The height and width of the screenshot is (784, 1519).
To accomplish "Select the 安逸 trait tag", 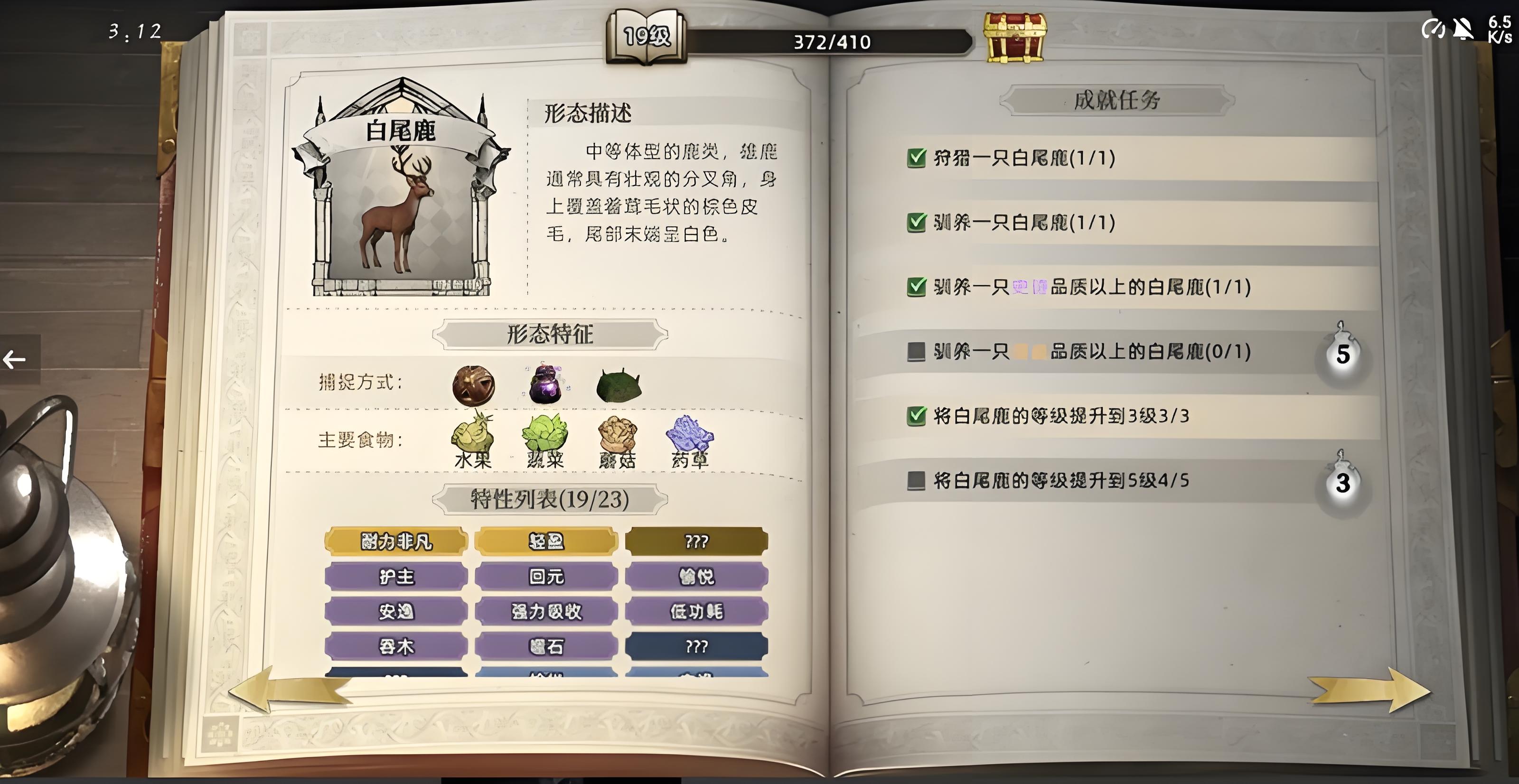I will click(x=396, y=611).
